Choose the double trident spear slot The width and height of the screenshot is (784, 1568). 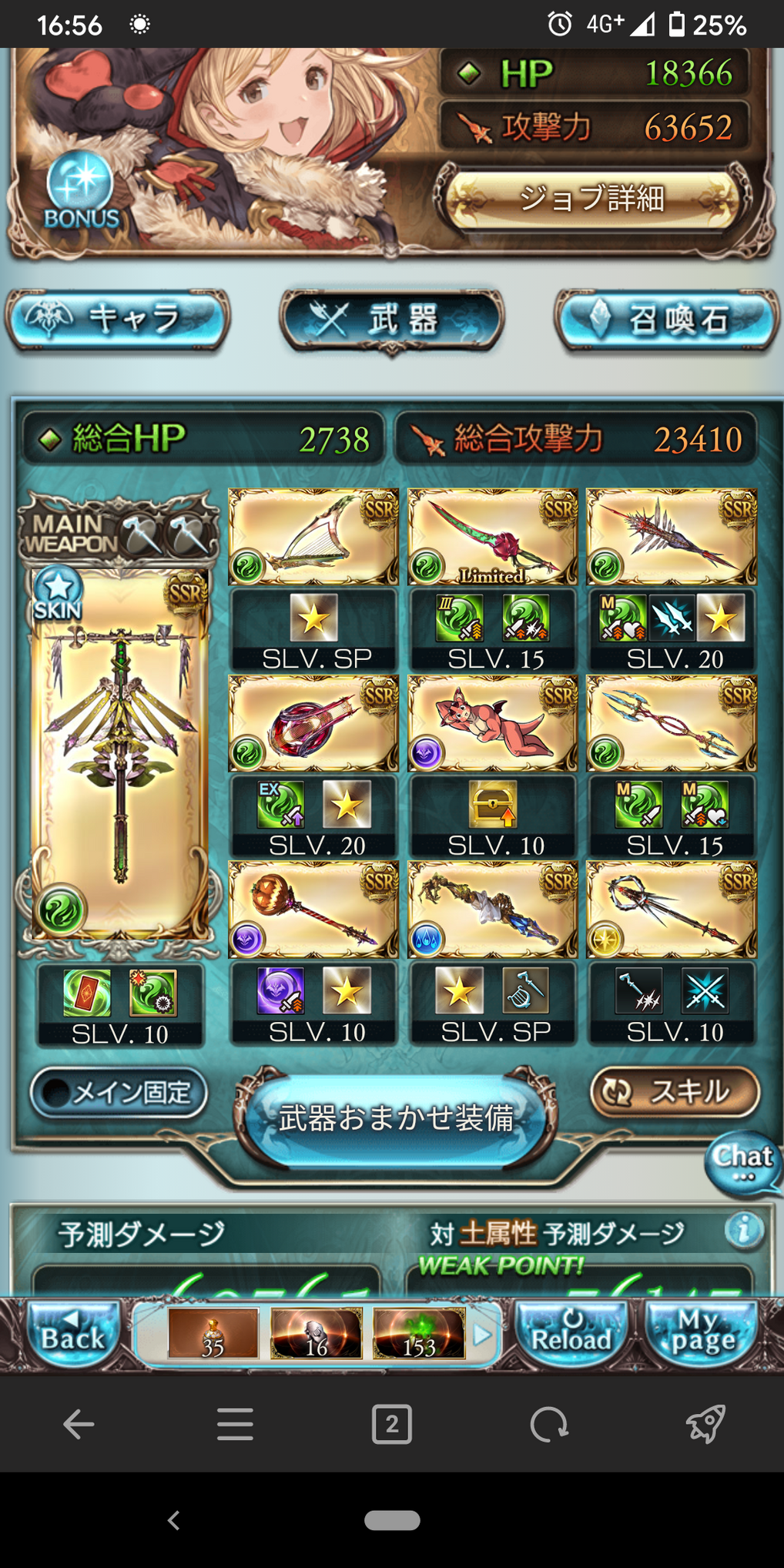point(671,723)
